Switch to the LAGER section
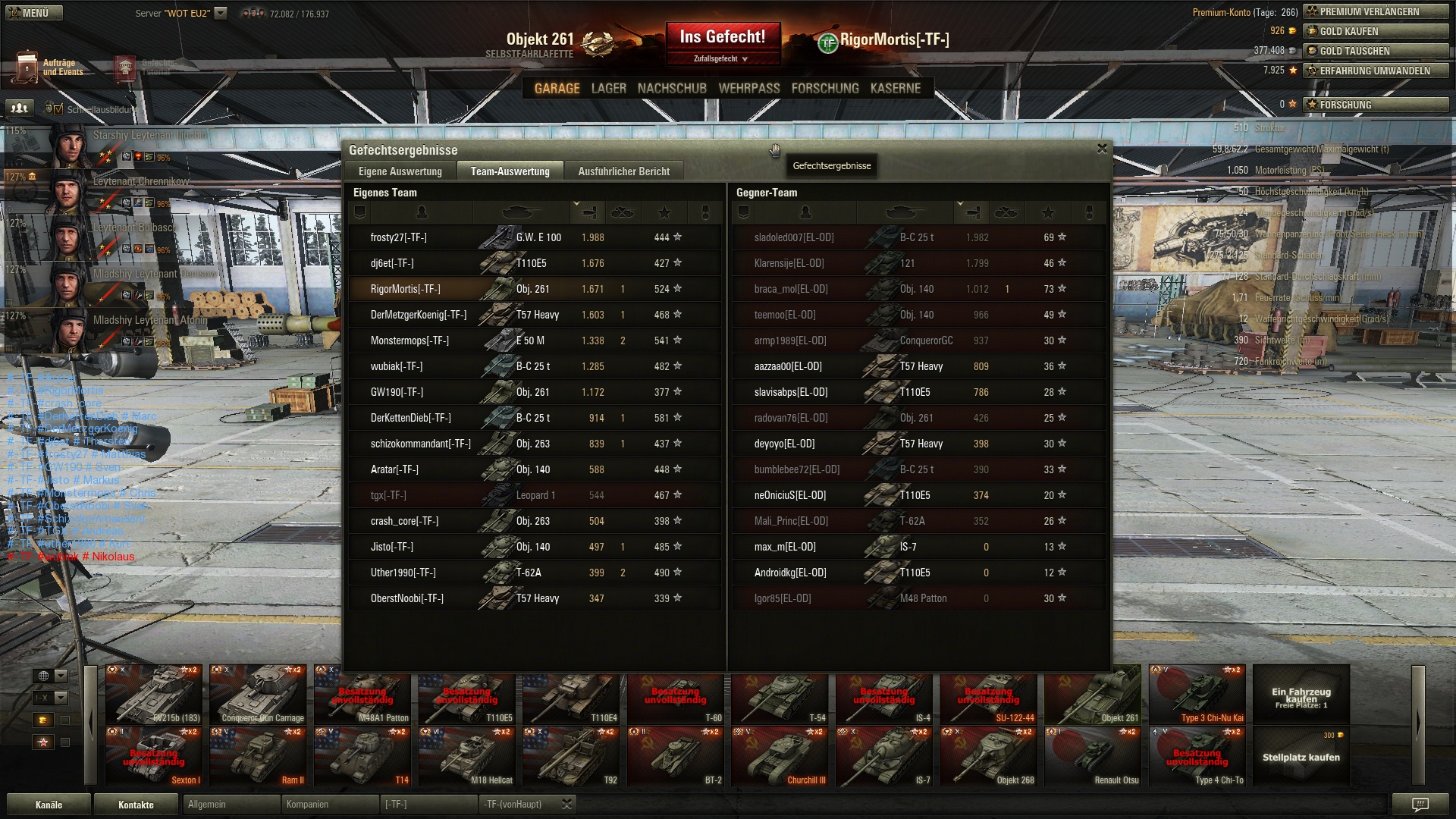This screenshot has height=819, width=1456. (x=608, y=89)
